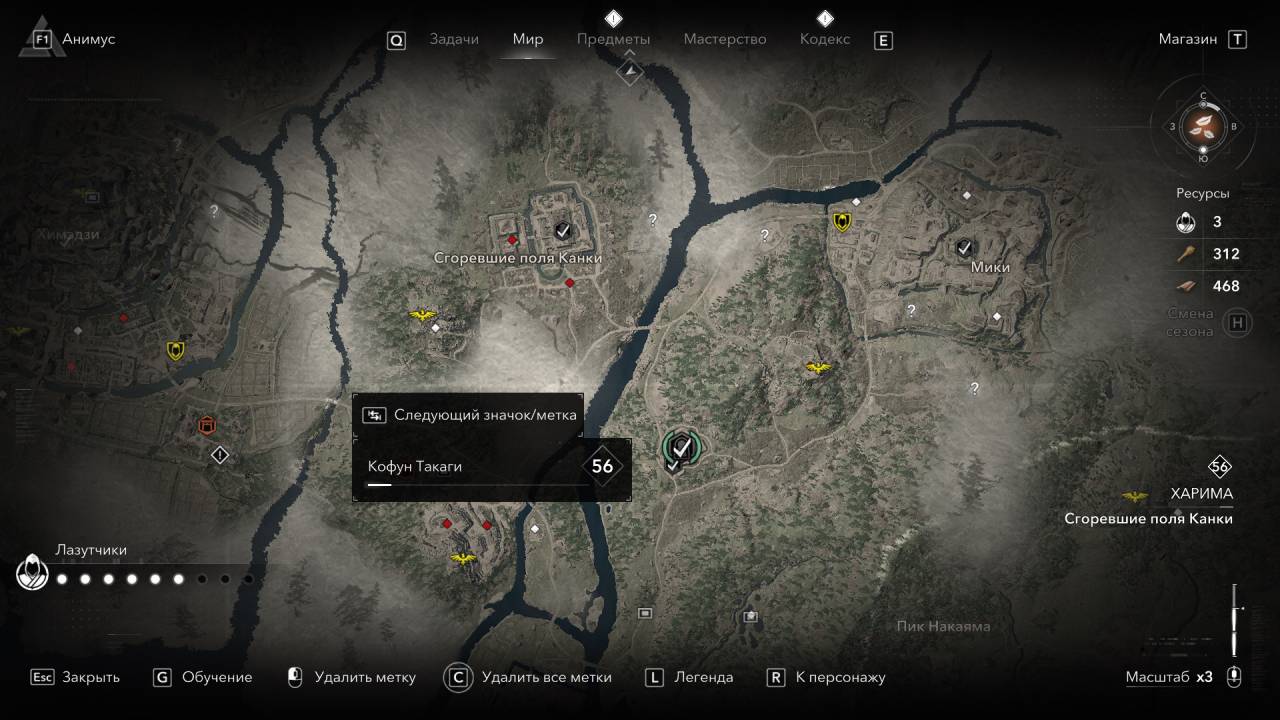
Task: Click the compass season indicator
Action: 1203,126
